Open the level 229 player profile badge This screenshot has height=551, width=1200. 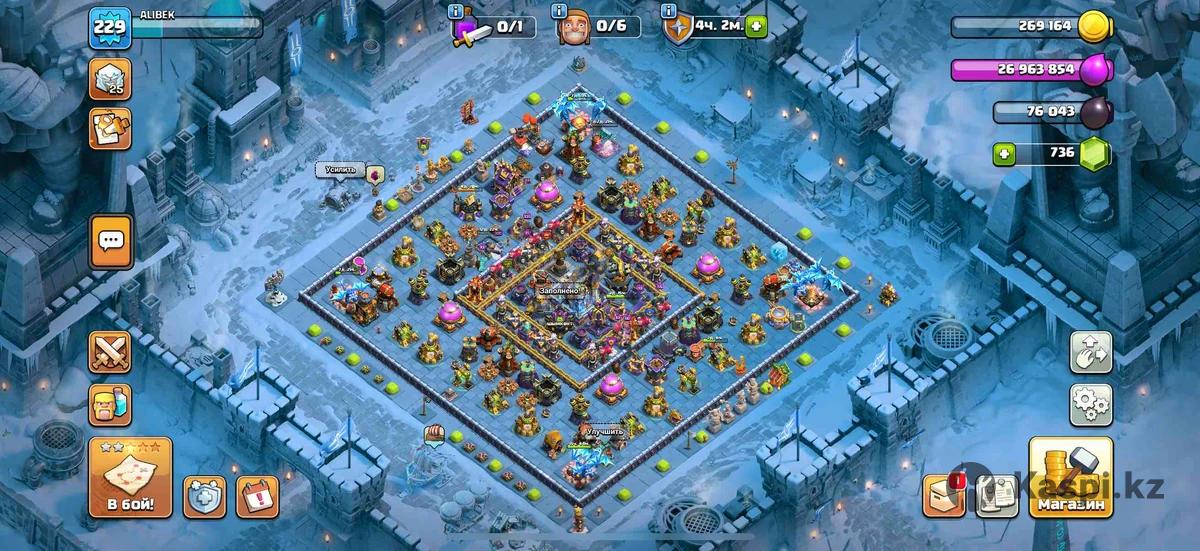point(109,26)
